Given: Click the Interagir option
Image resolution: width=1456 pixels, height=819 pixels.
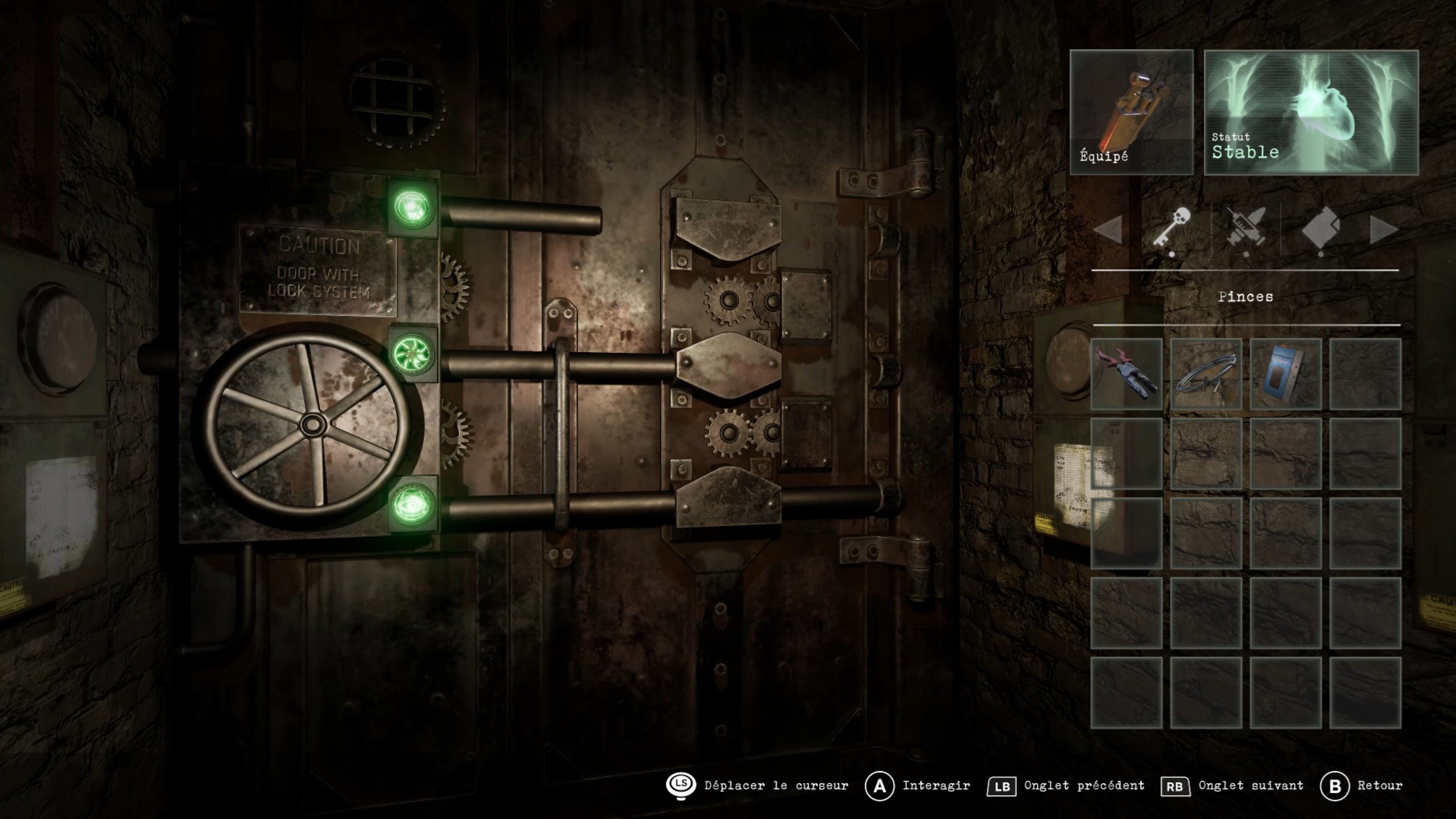Looking at the screenshot, I should [917, 786].
